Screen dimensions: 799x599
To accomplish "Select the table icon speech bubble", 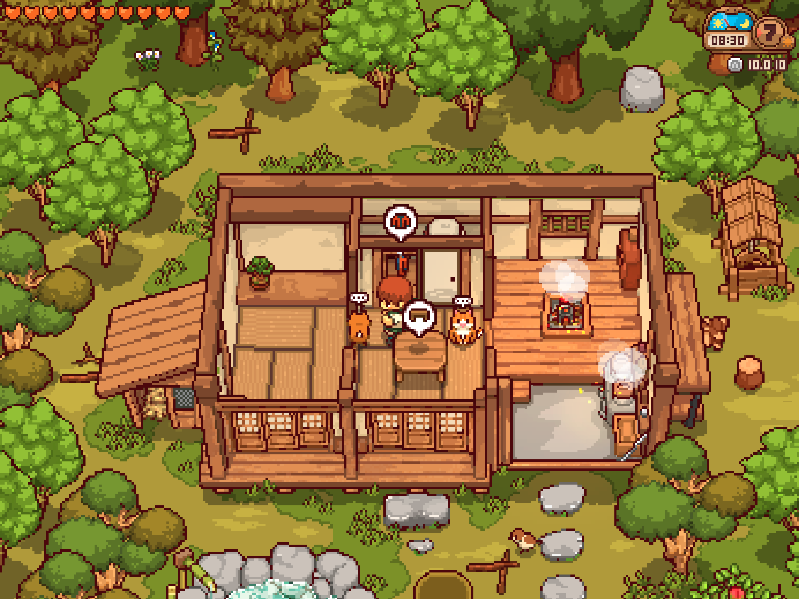I will tap(419, 318).
